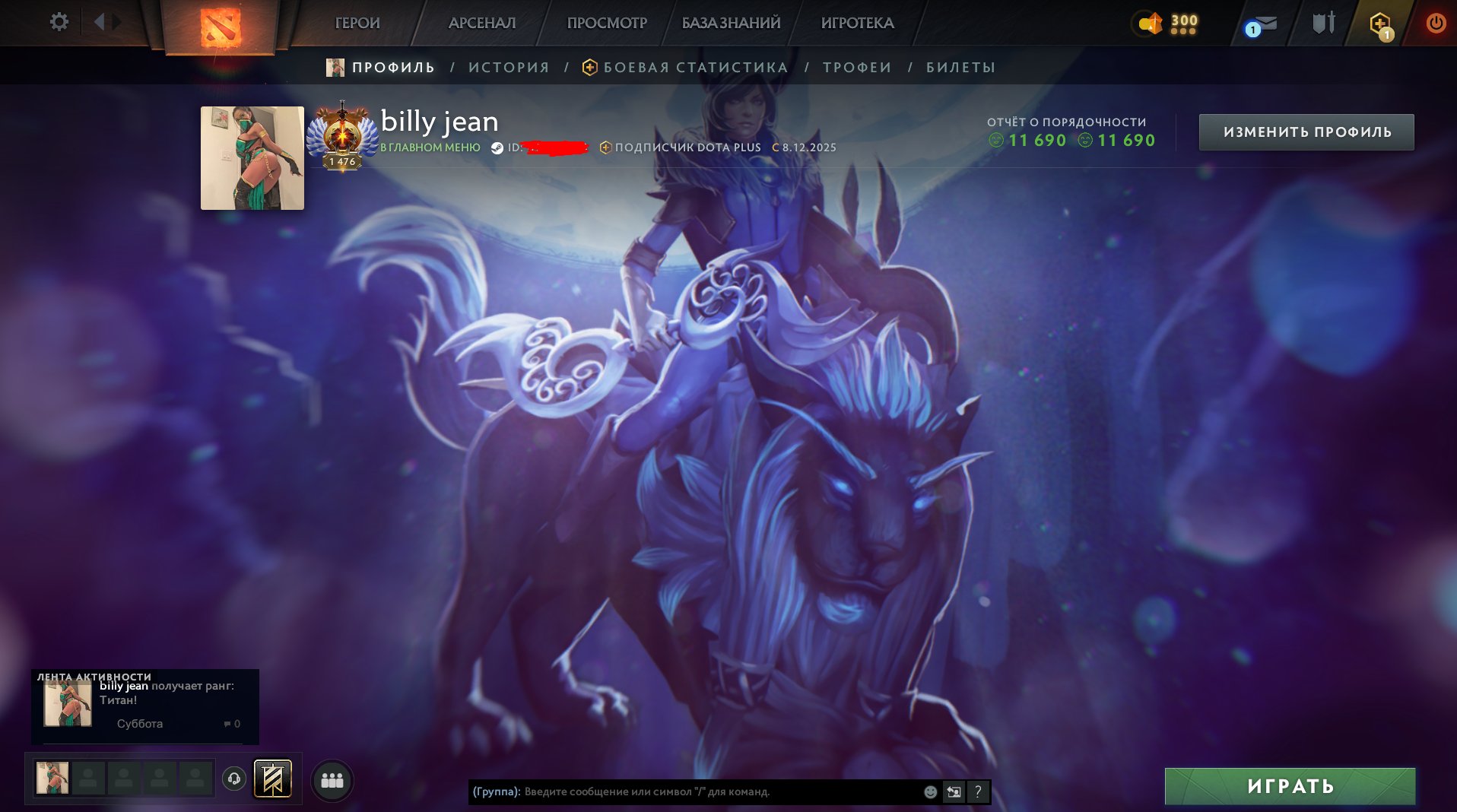Toggle voice chat headphone icon in party bar
This screenshot has width=1457, height=812.
[236, 779]
